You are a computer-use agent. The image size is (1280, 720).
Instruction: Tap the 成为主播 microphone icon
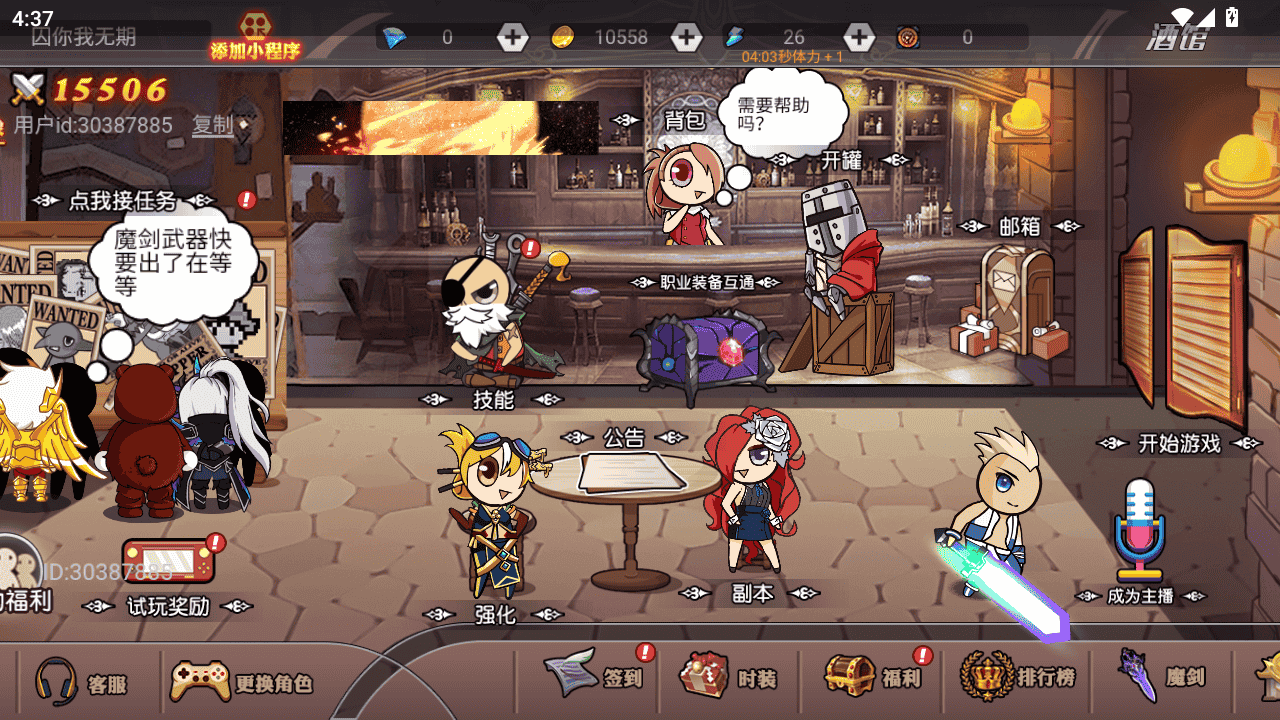[1140, 530]
